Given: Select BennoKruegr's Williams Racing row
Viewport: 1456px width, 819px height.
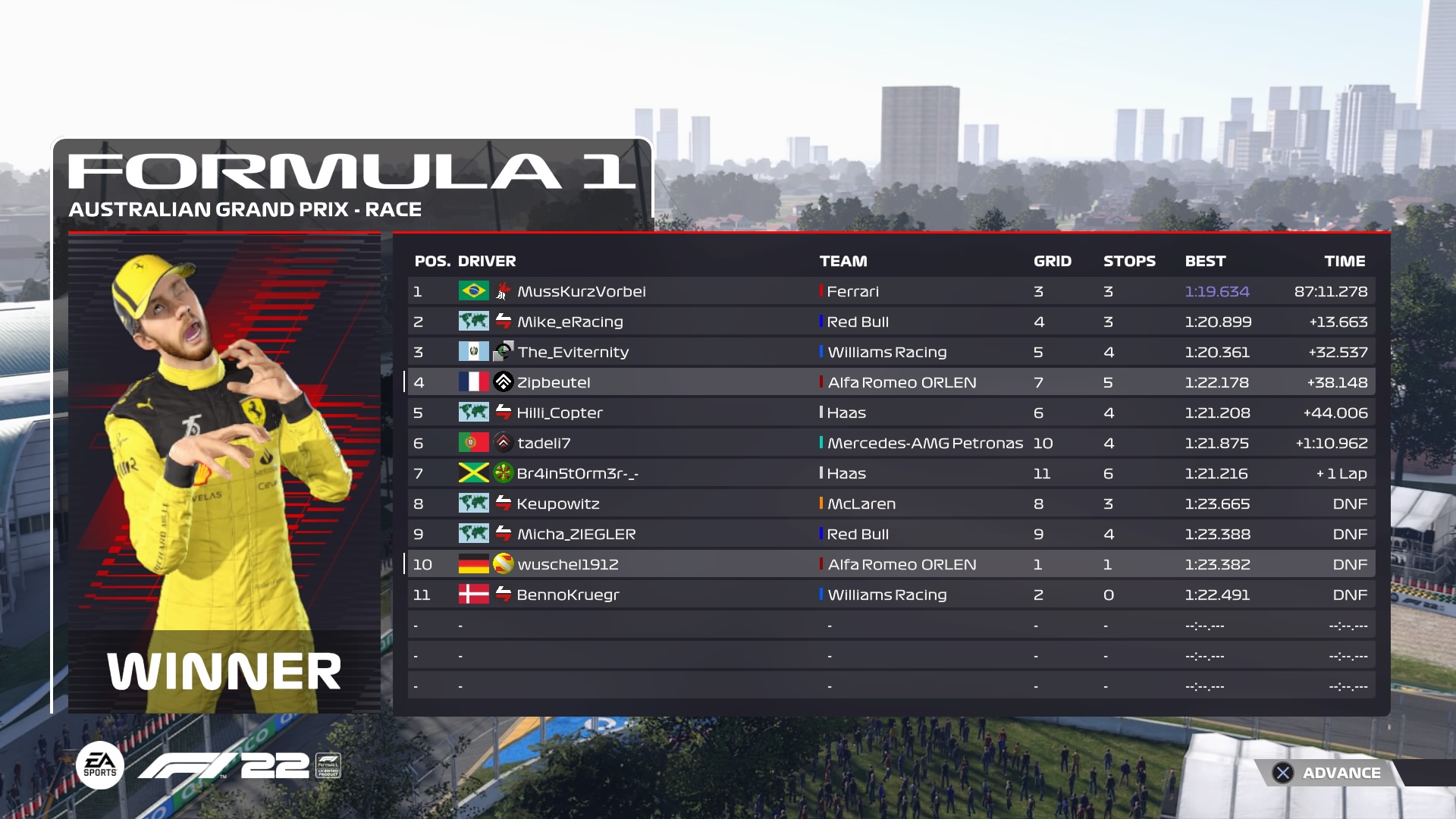Looking at the screenshot, I should pyautogui.click(x=891, y=595).
